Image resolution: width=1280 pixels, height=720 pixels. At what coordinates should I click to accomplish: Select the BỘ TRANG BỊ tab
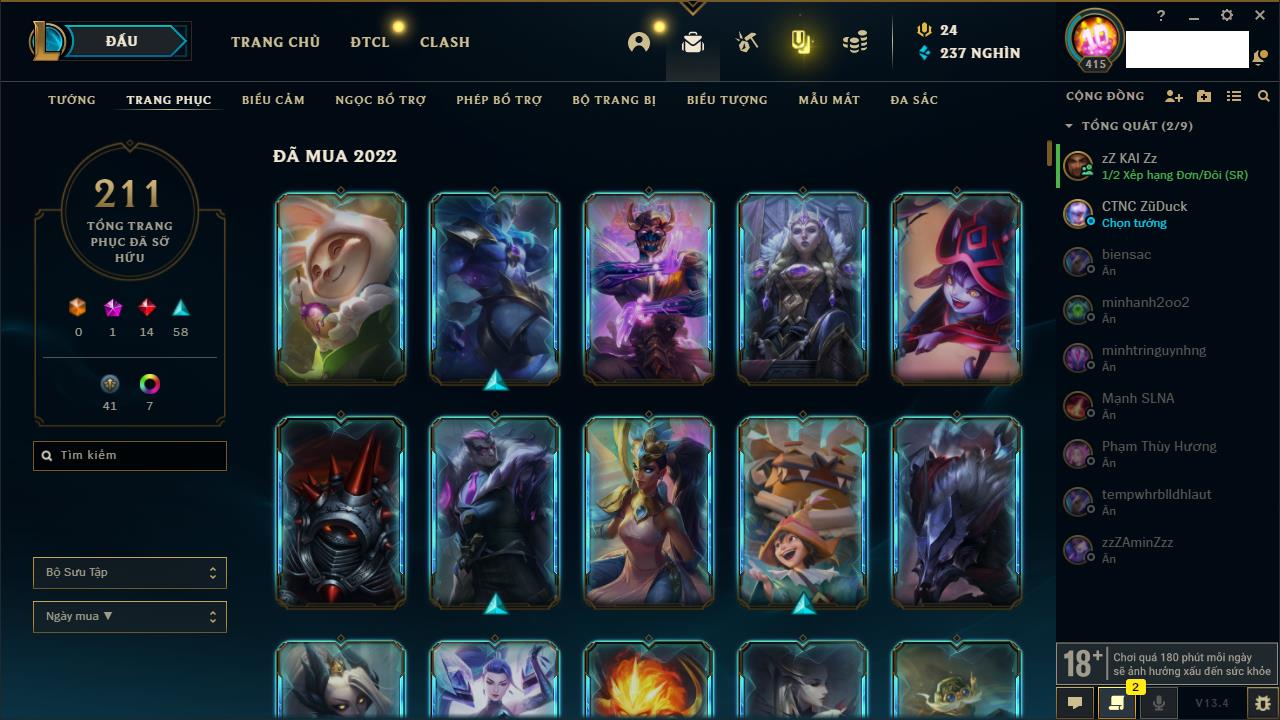[614, 100]
